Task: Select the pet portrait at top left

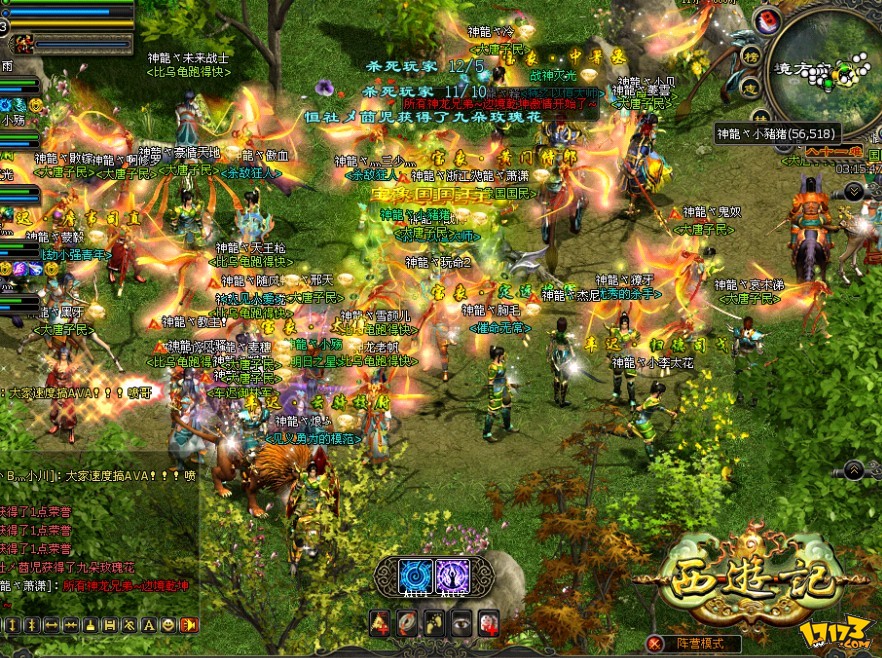Action: tap(23, 43)
